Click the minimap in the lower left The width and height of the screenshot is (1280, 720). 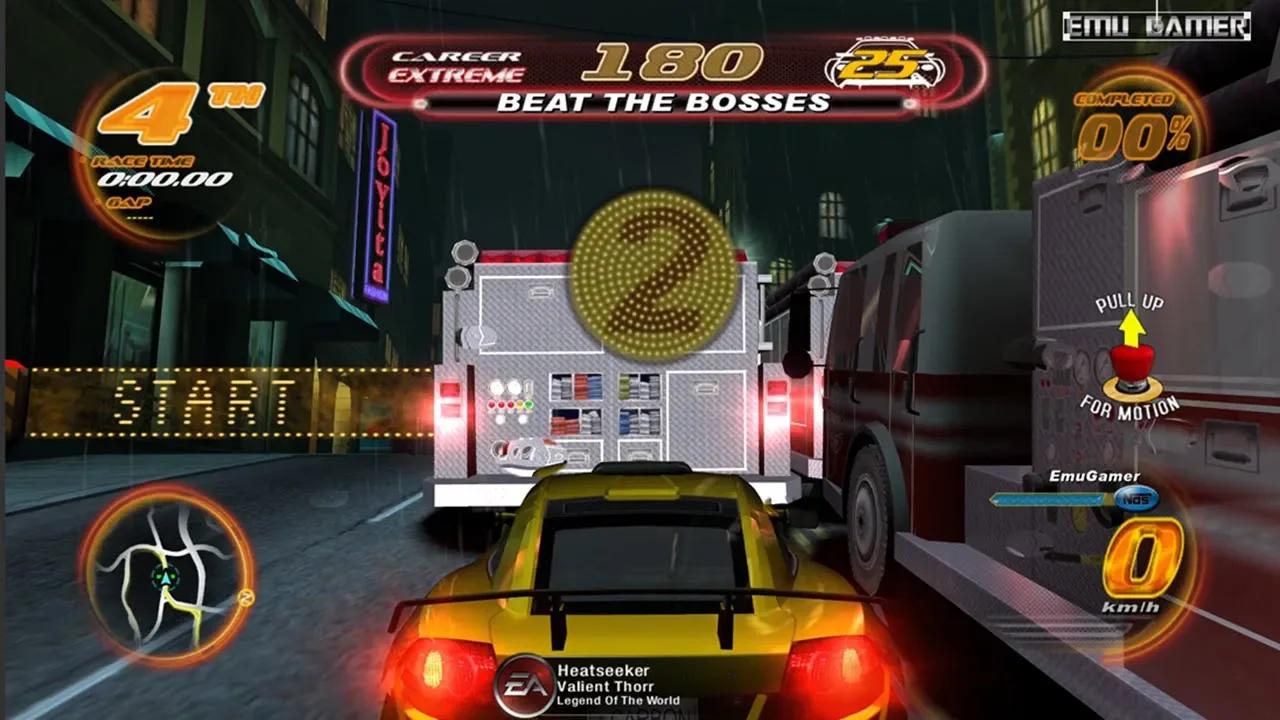(x=165, y=575)
